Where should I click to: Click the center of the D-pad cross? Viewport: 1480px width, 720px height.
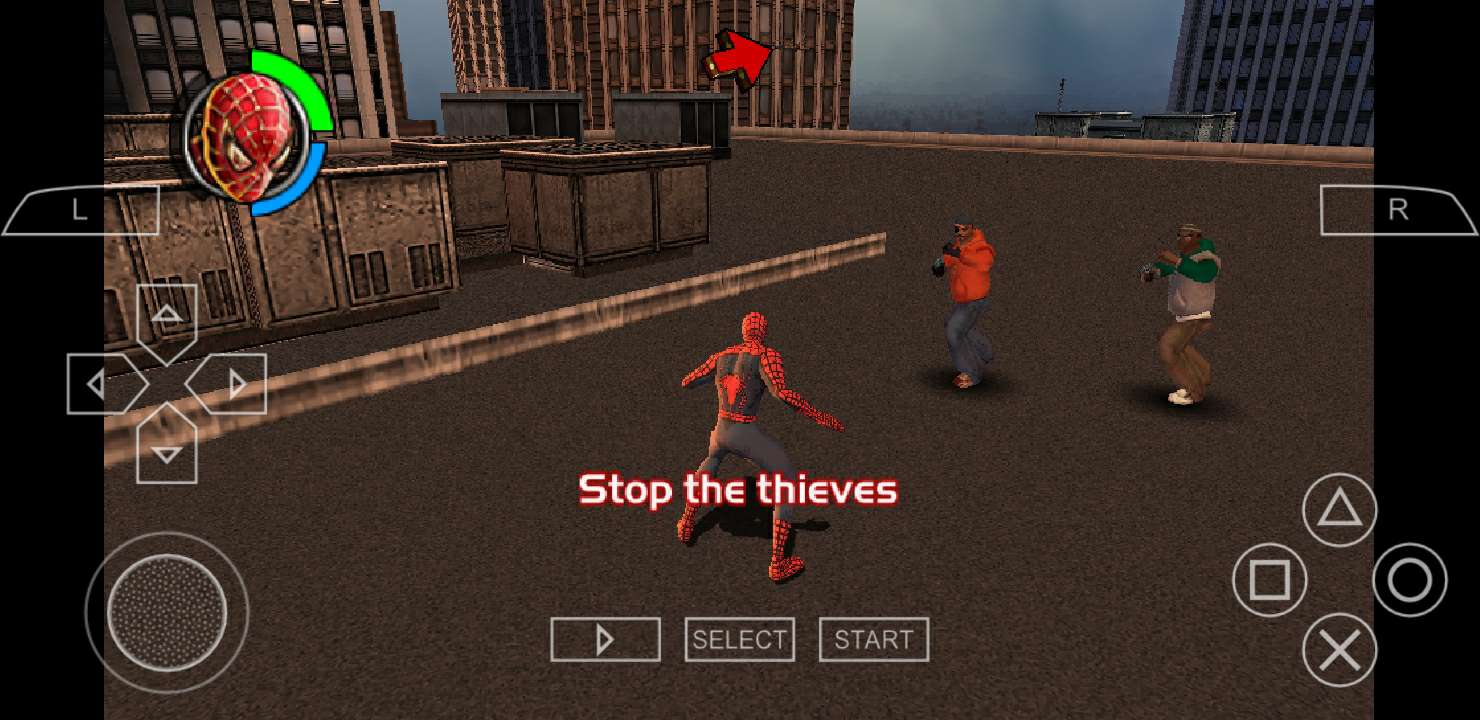tap(165, 383)
